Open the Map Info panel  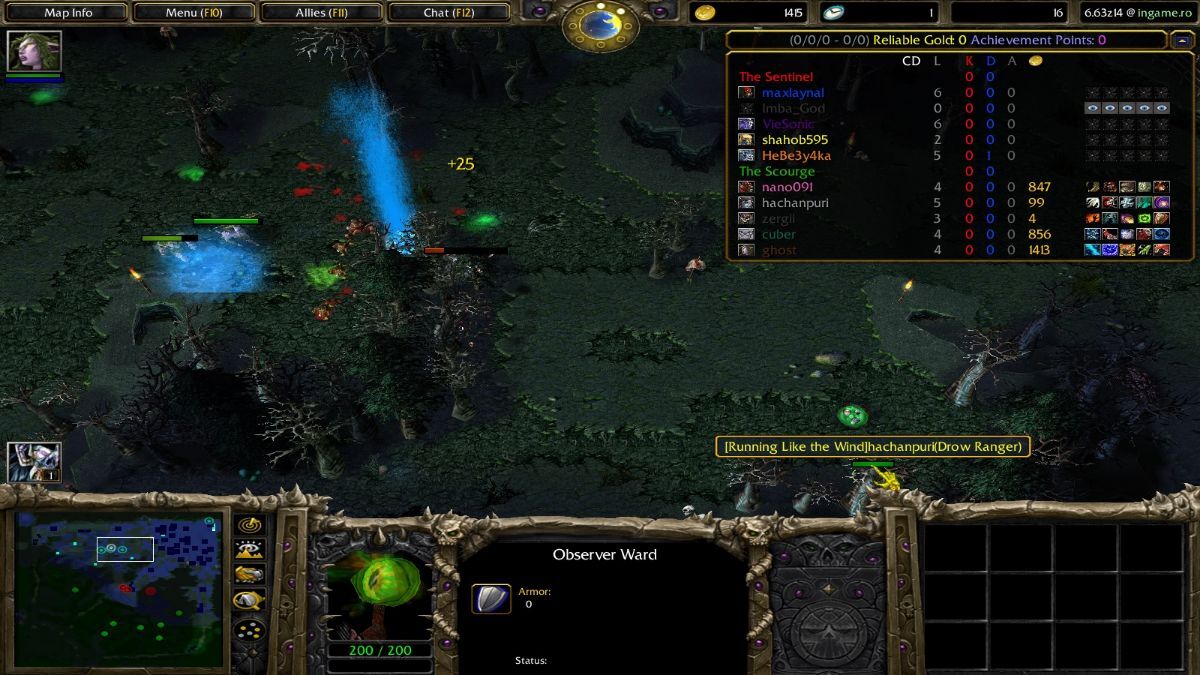pyautogui.click(x=68, y=13)
